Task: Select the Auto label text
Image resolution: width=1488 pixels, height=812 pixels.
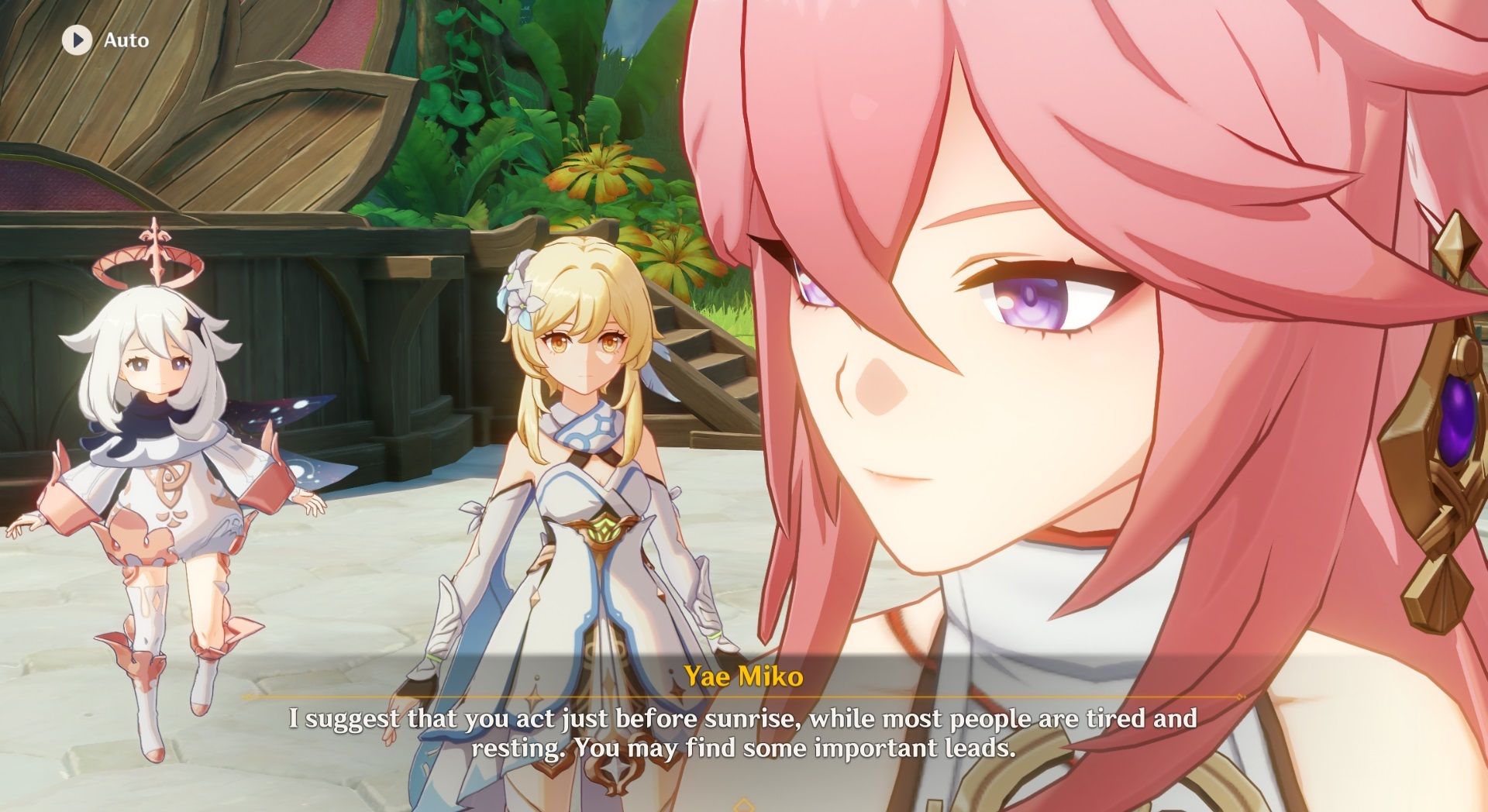Action: pyautogui.click(x=126, y=40)
